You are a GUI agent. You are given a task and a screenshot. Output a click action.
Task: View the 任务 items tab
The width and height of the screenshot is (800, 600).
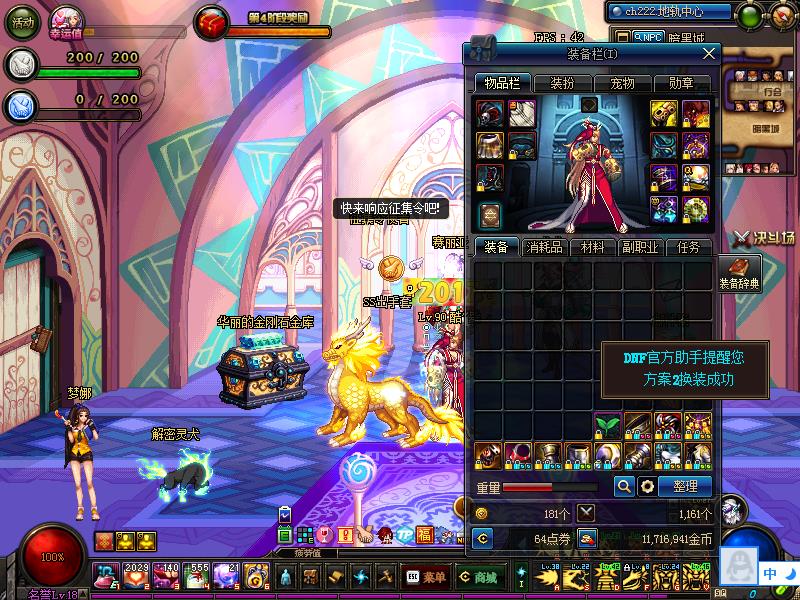(688, 247)
